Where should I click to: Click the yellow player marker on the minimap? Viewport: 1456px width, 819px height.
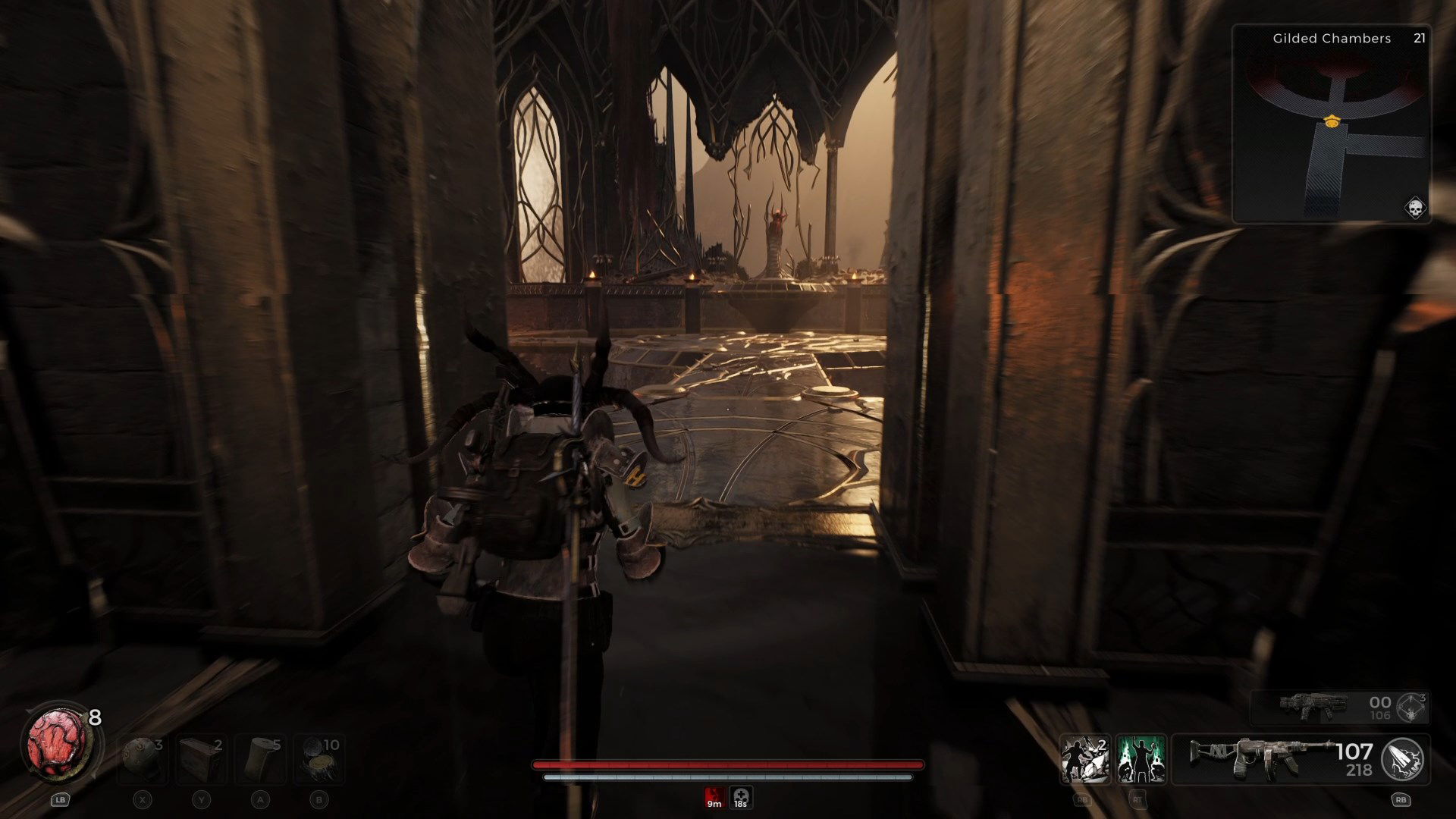(x=1331, y=121)
